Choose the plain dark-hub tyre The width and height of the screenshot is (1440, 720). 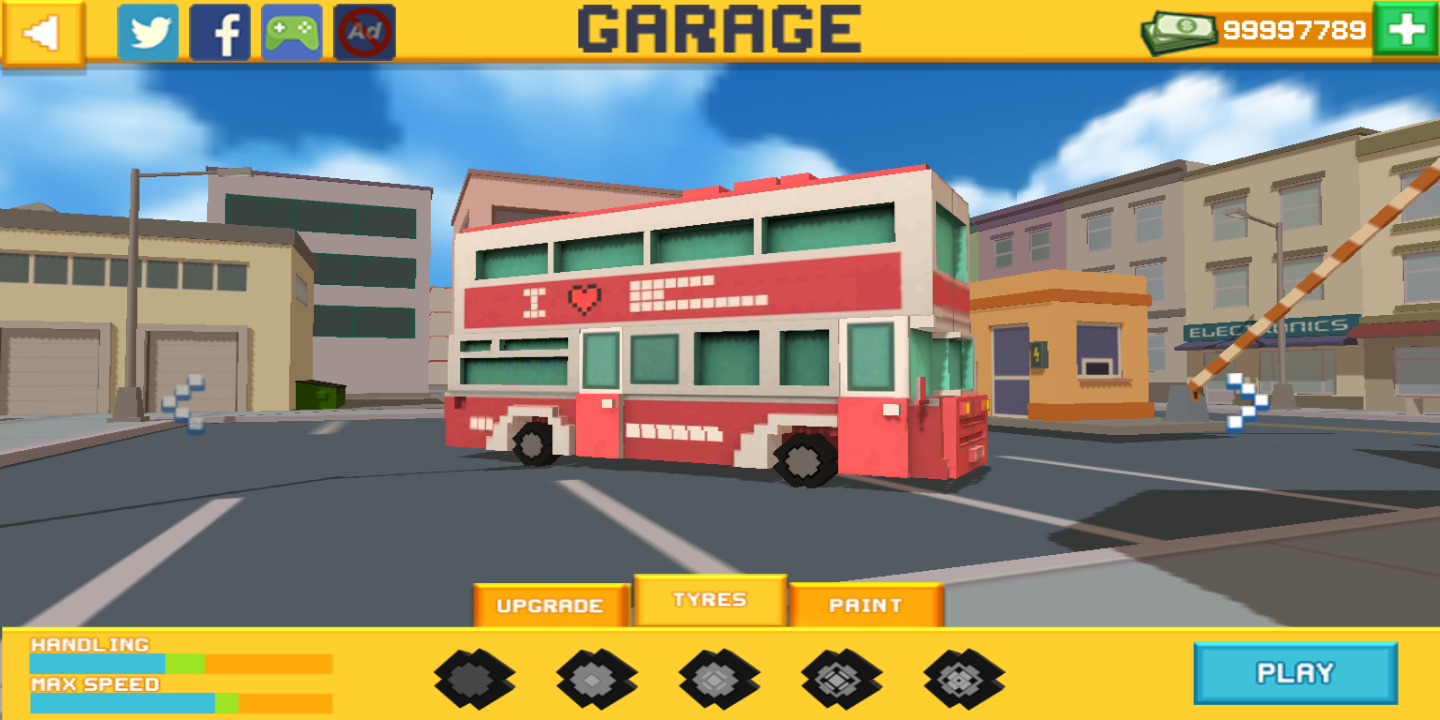[x=474, y=679]
